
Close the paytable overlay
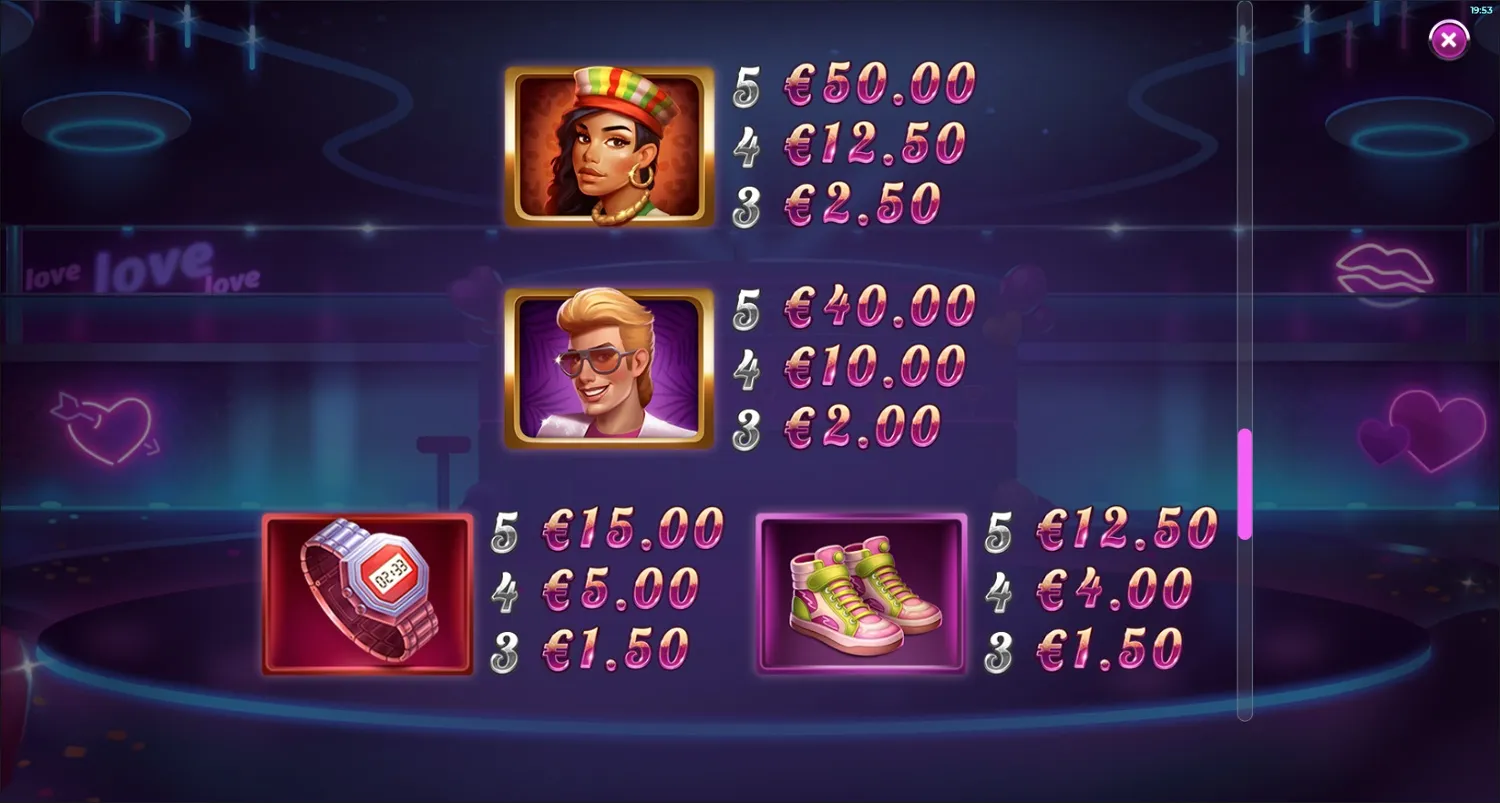(x=1448, y=39)
